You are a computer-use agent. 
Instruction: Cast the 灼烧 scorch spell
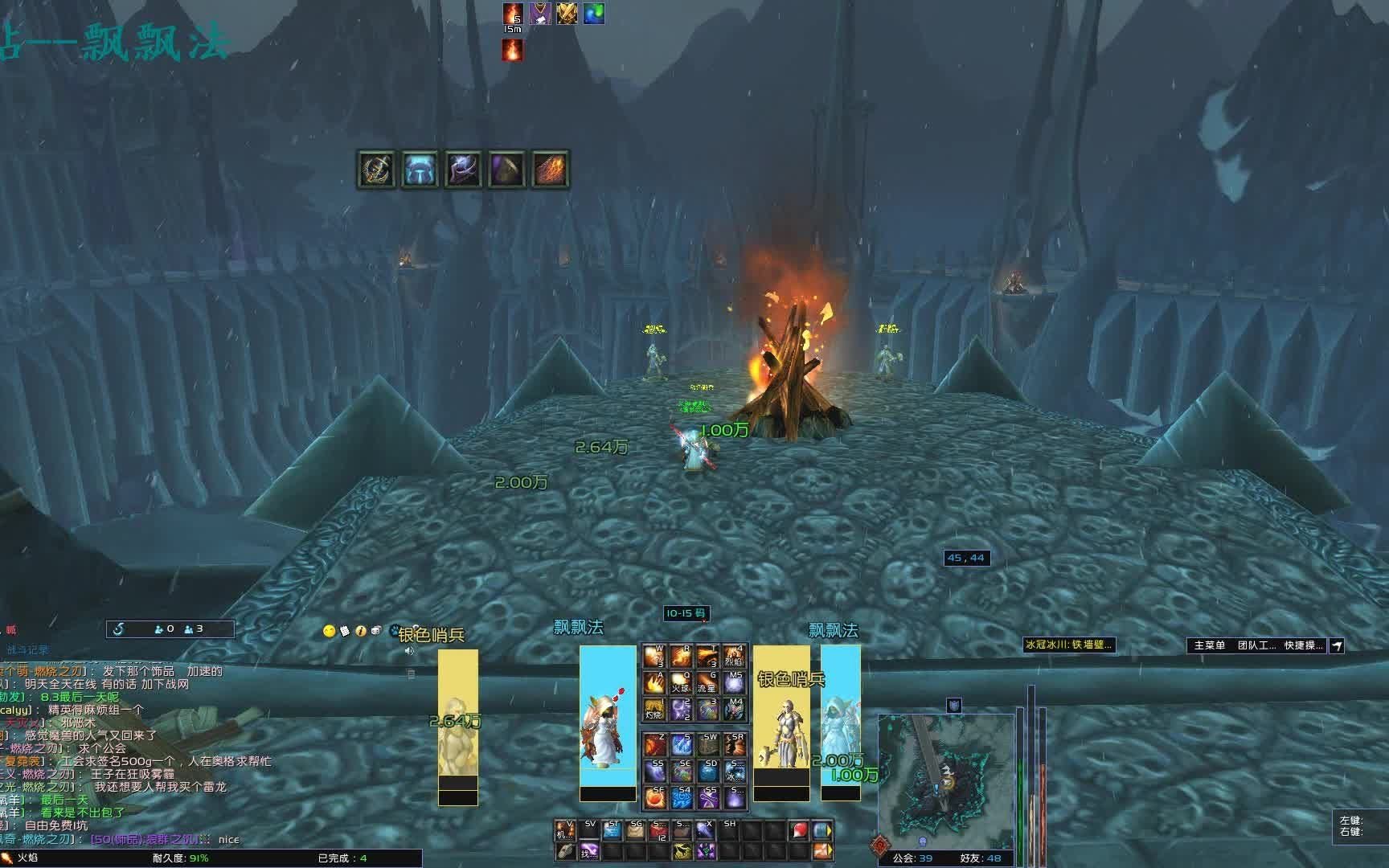pyautogui.click(x=654, y=709)
